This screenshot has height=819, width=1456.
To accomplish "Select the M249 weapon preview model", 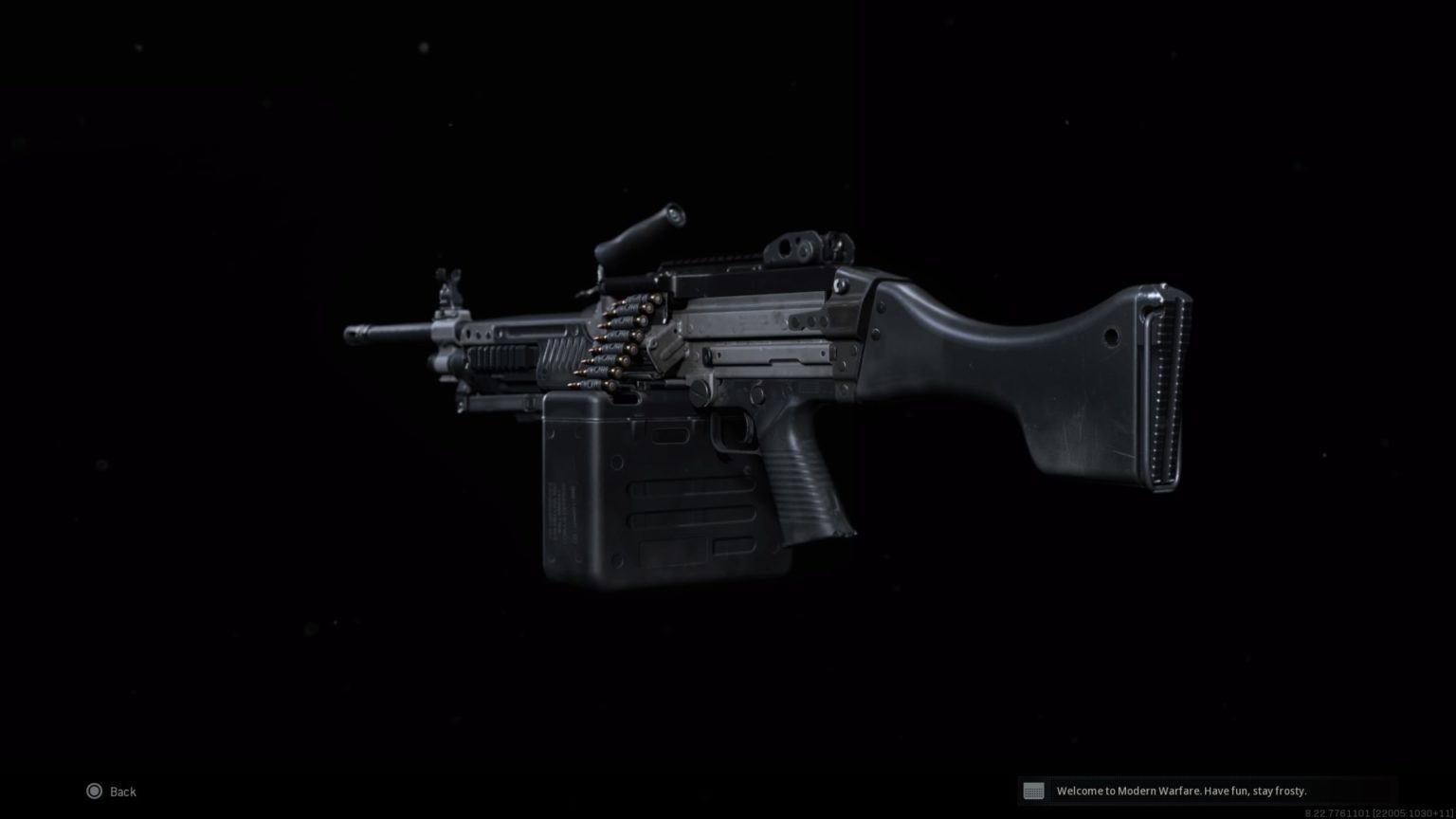I will (758, 379).
